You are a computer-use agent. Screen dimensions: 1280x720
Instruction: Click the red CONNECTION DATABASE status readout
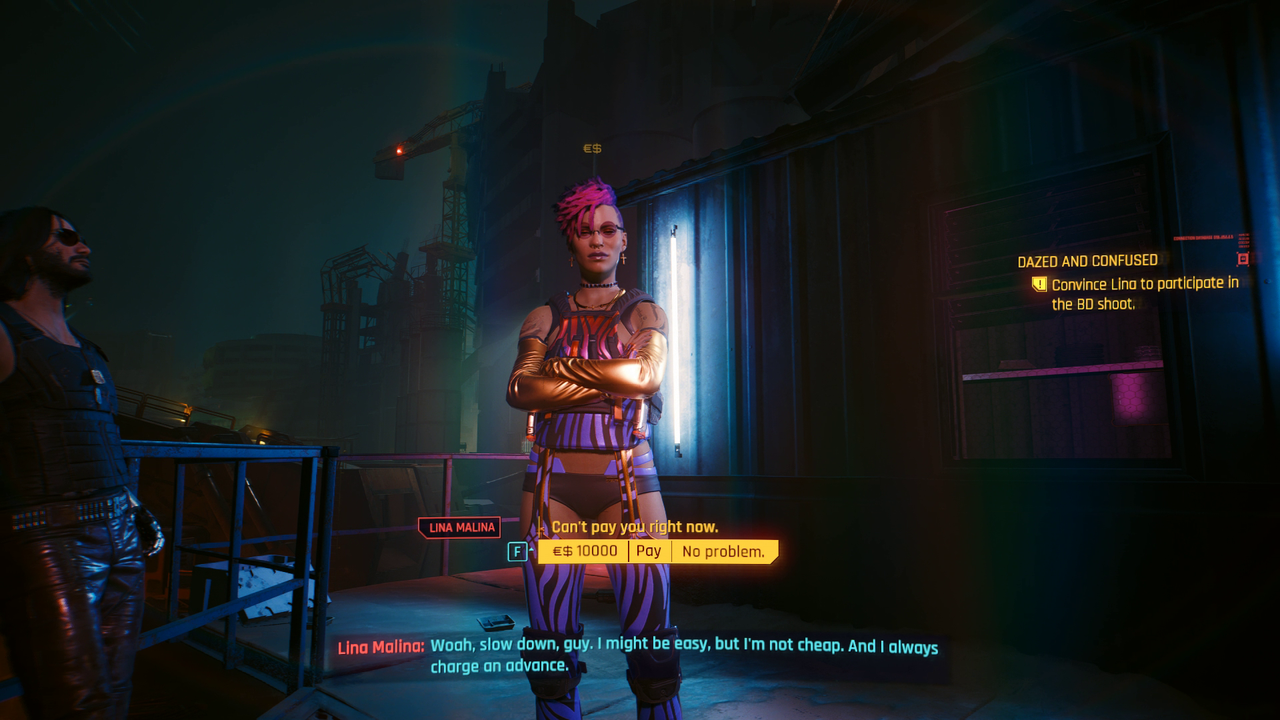[1205, 236]
